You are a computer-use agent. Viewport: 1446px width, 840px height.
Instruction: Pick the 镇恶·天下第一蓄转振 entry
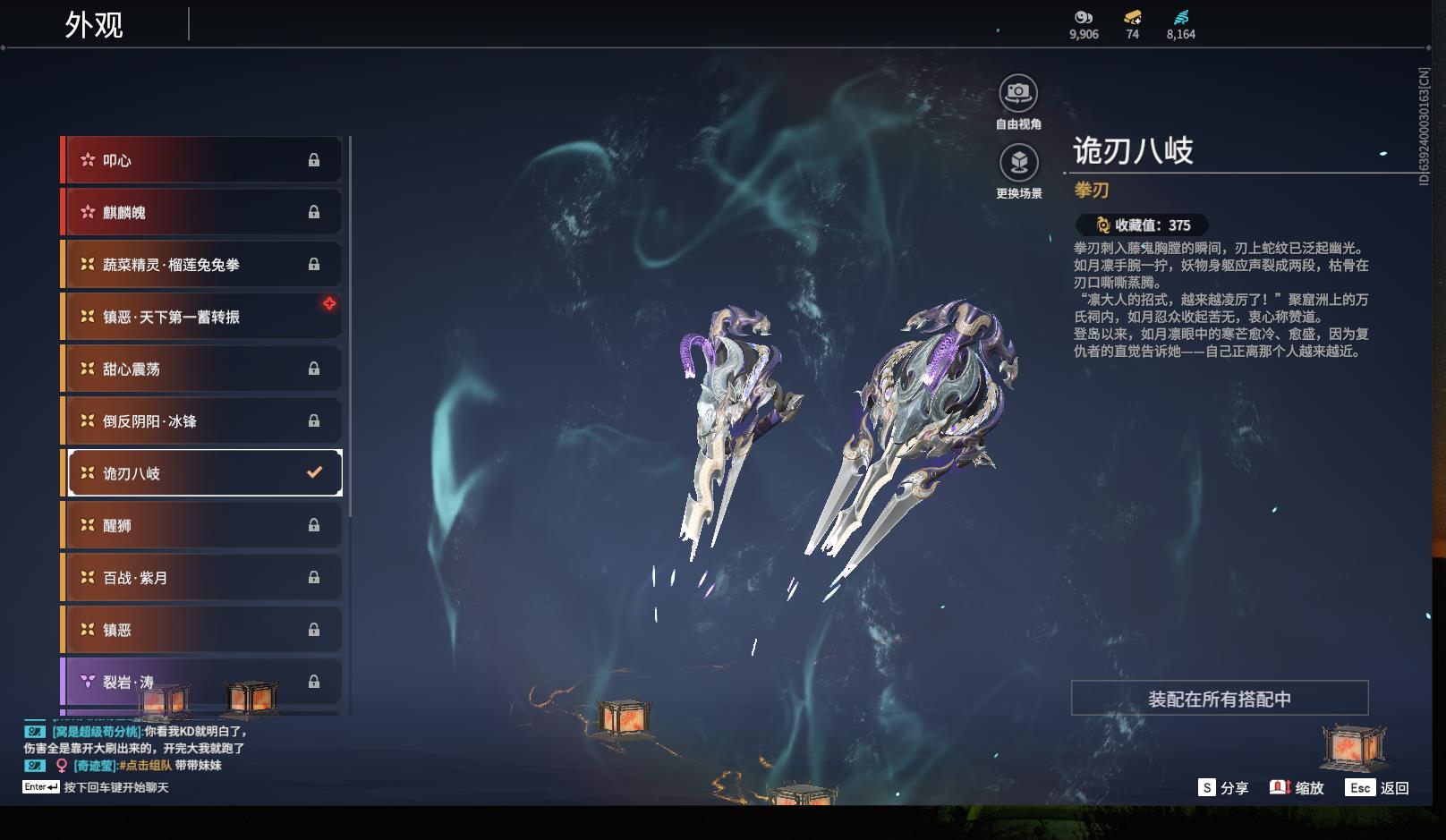click(x=201, y=317)
